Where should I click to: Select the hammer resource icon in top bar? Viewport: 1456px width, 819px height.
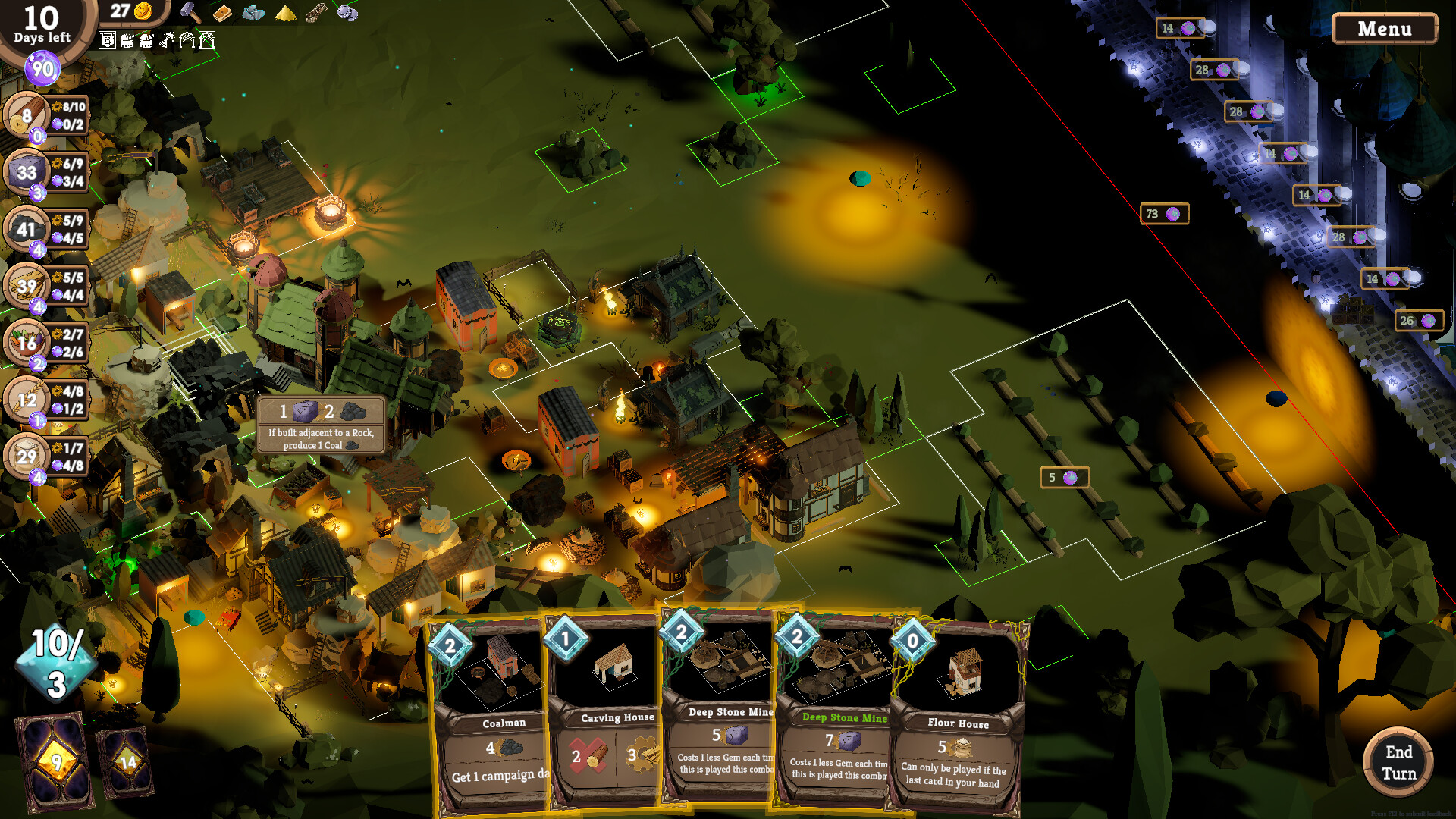[189, 13]
